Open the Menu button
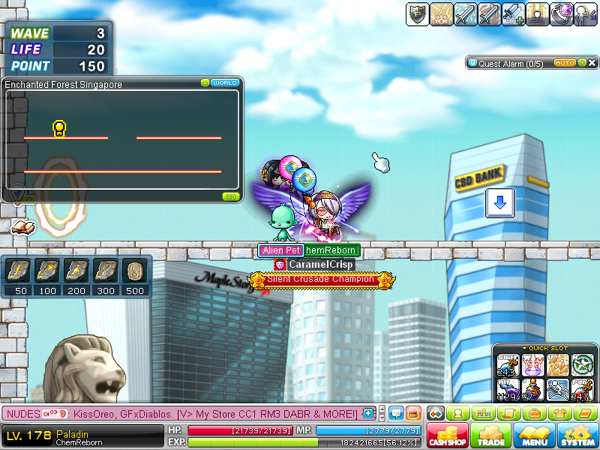 click(x=531, y=434)
